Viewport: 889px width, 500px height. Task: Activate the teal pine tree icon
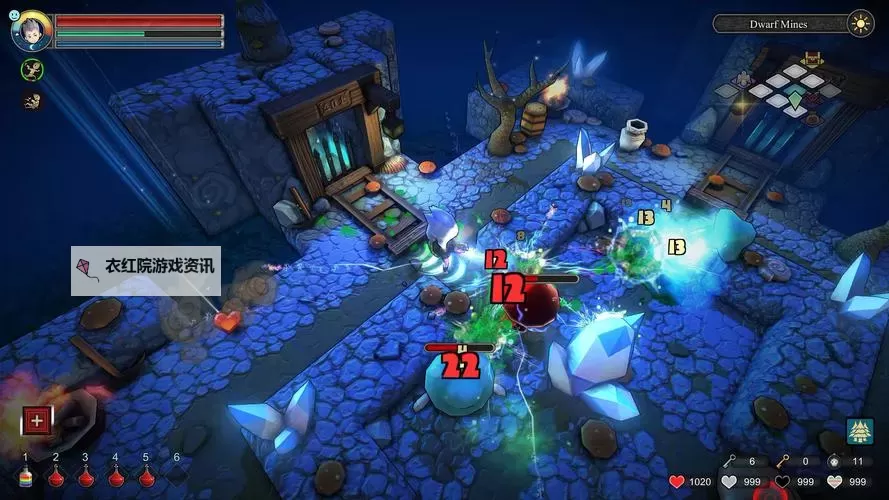coord(859,431)
